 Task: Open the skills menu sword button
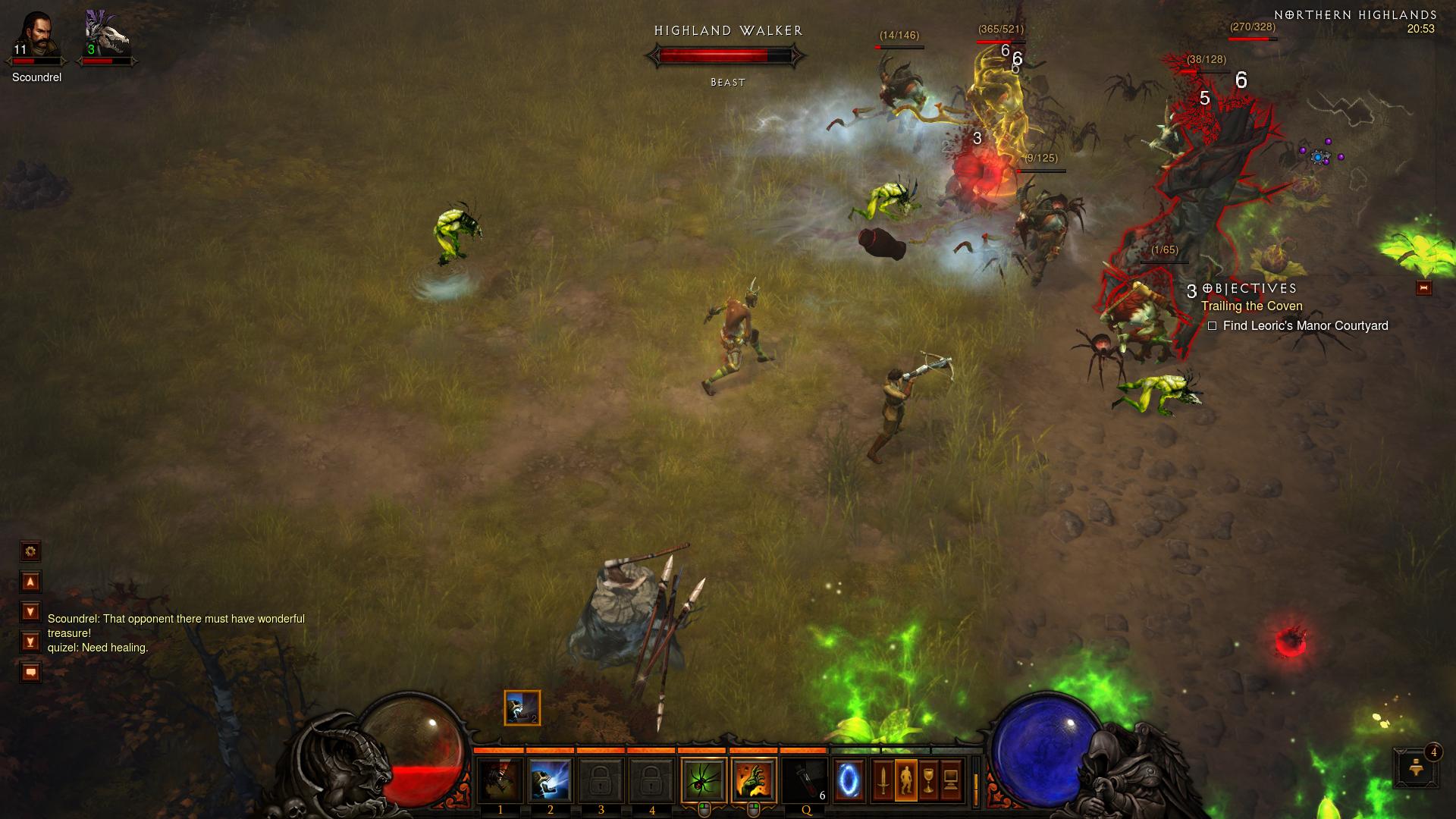[883, 780]
